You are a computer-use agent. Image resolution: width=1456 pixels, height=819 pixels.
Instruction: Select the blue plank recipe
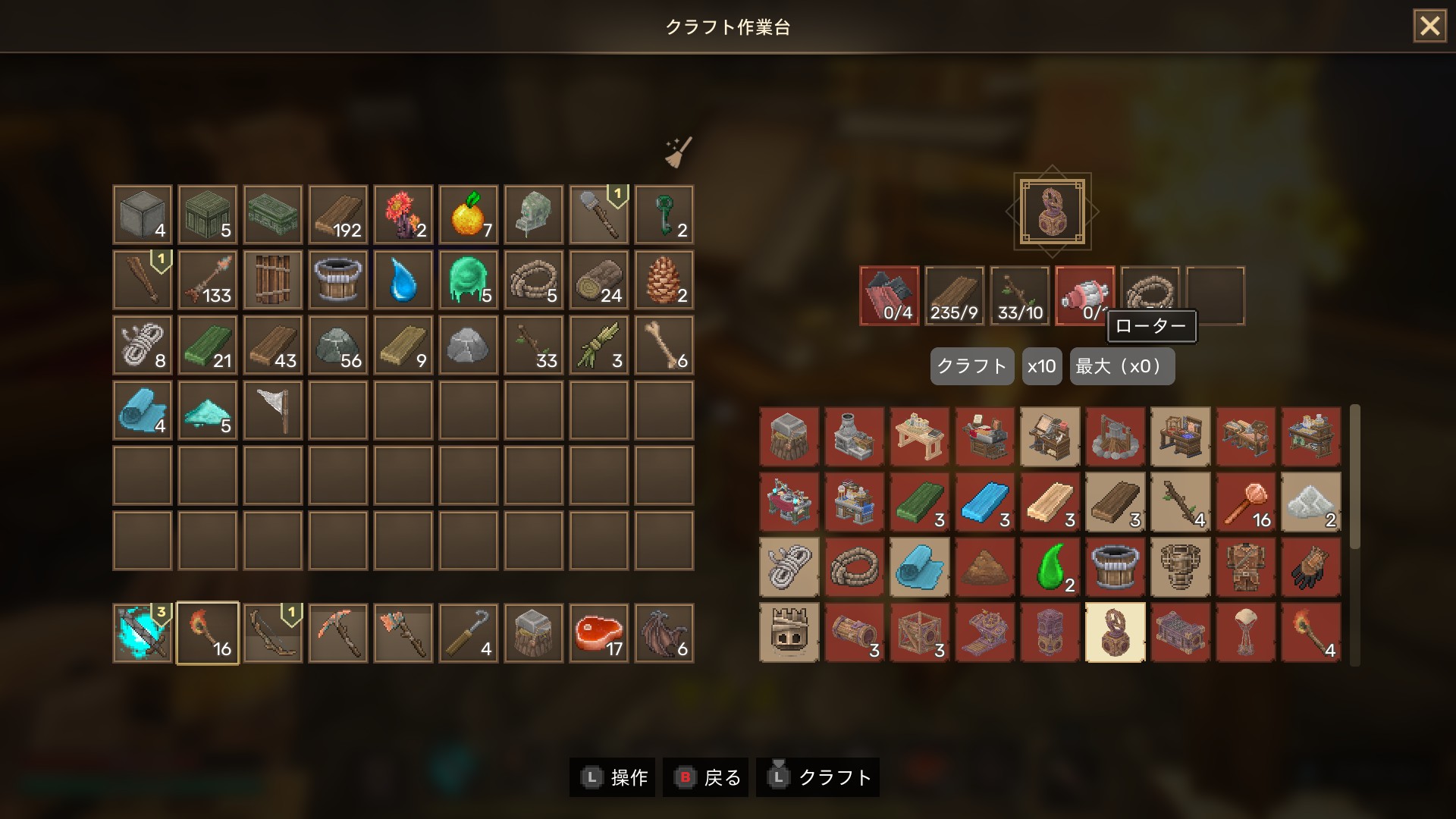coord(984,502)
